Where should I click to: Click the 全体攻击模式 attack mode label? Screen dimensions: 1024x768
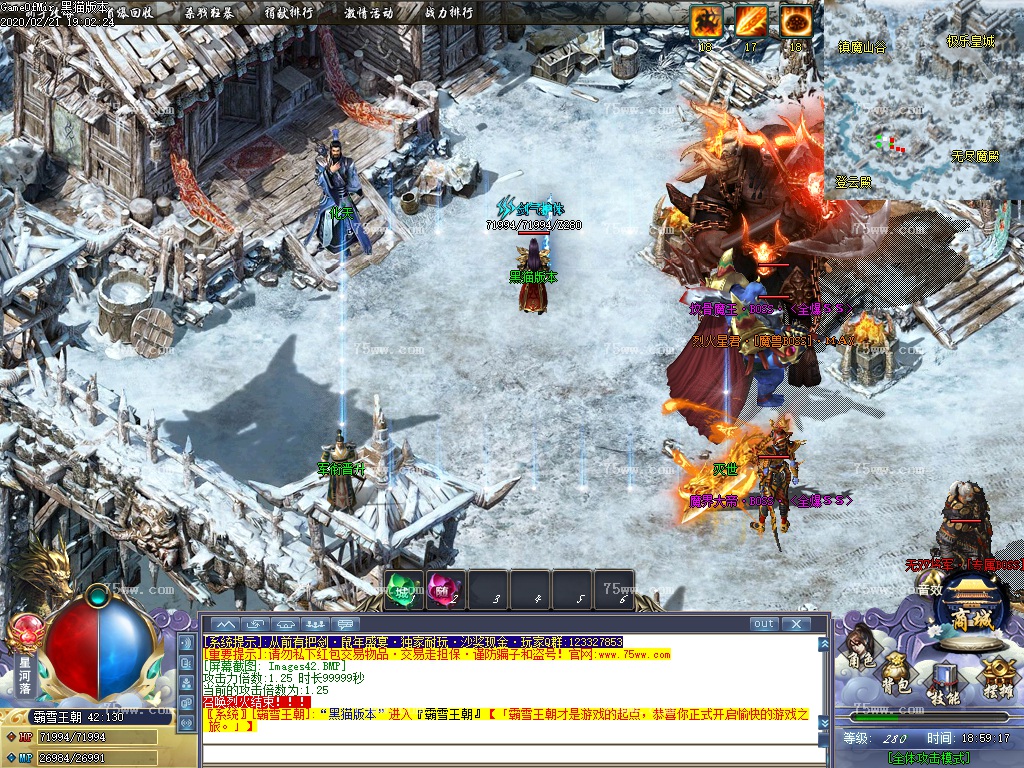(x=927, y=757)
